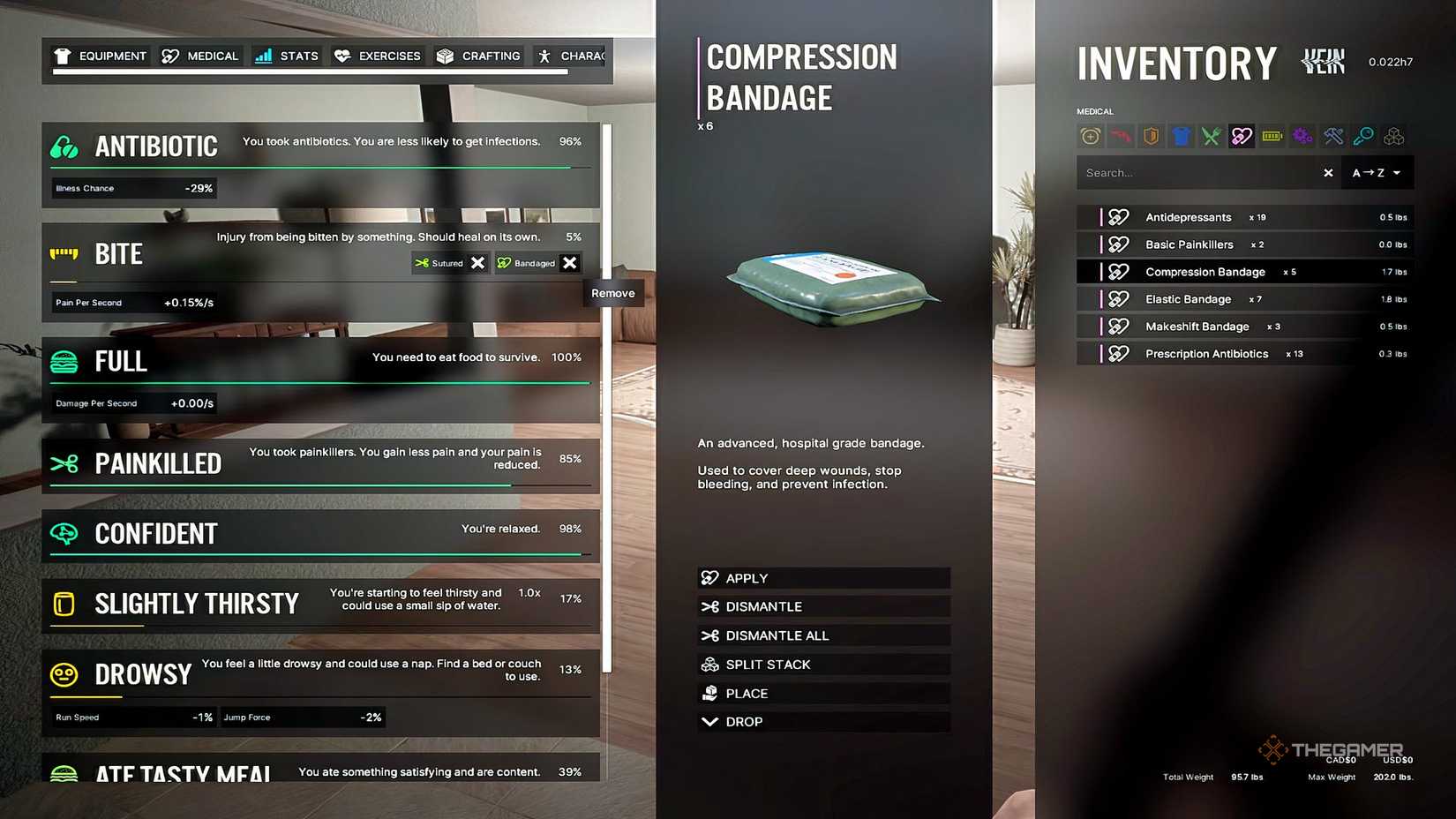Select the weapons filter in the inventory
The height and width of the screenshot is (819, 1456).
pyautogui.click(x=1121, y=136)
